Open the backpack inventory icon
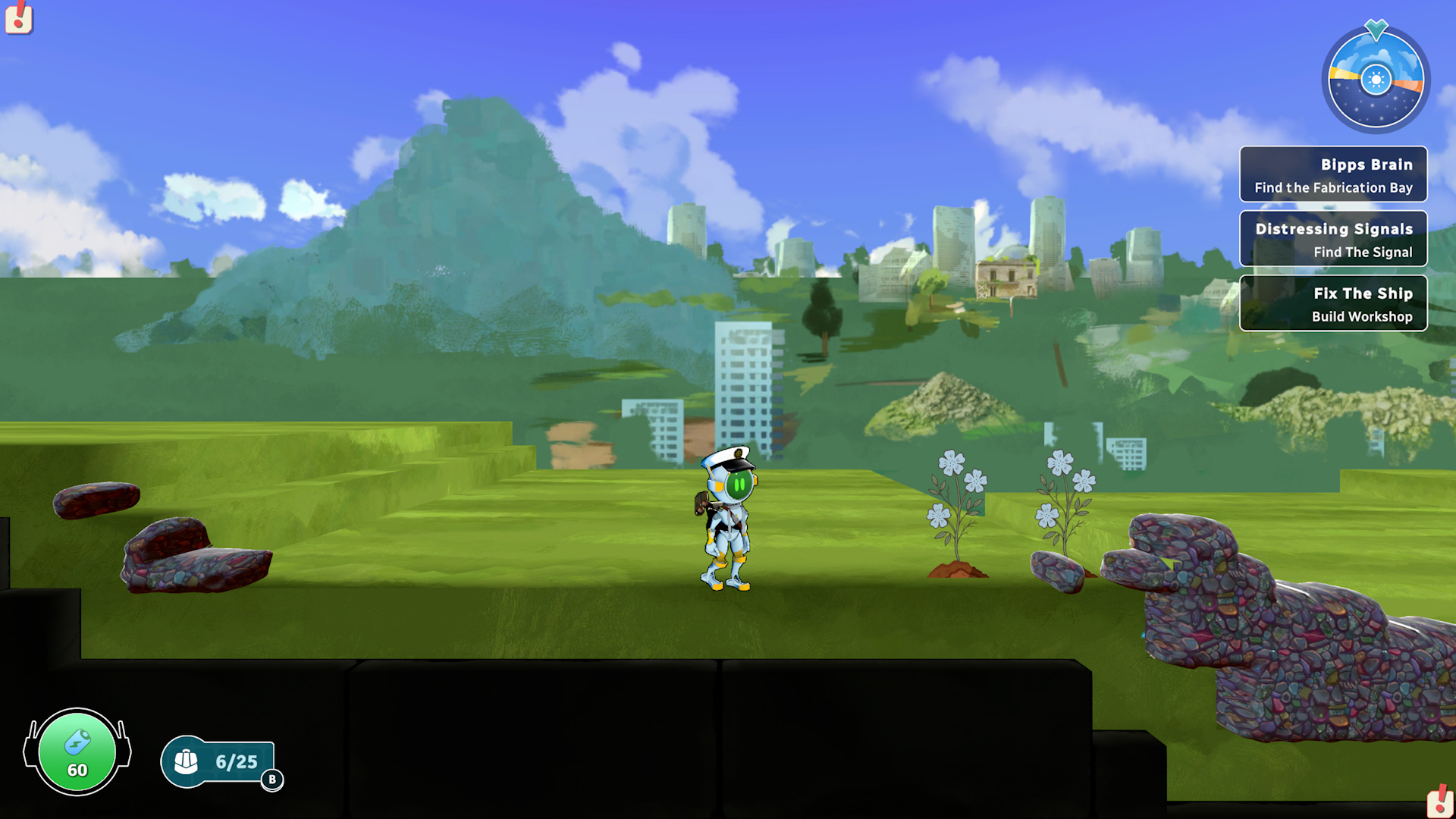This screenshot has width=1456, height=819. [x=187, y=761]
